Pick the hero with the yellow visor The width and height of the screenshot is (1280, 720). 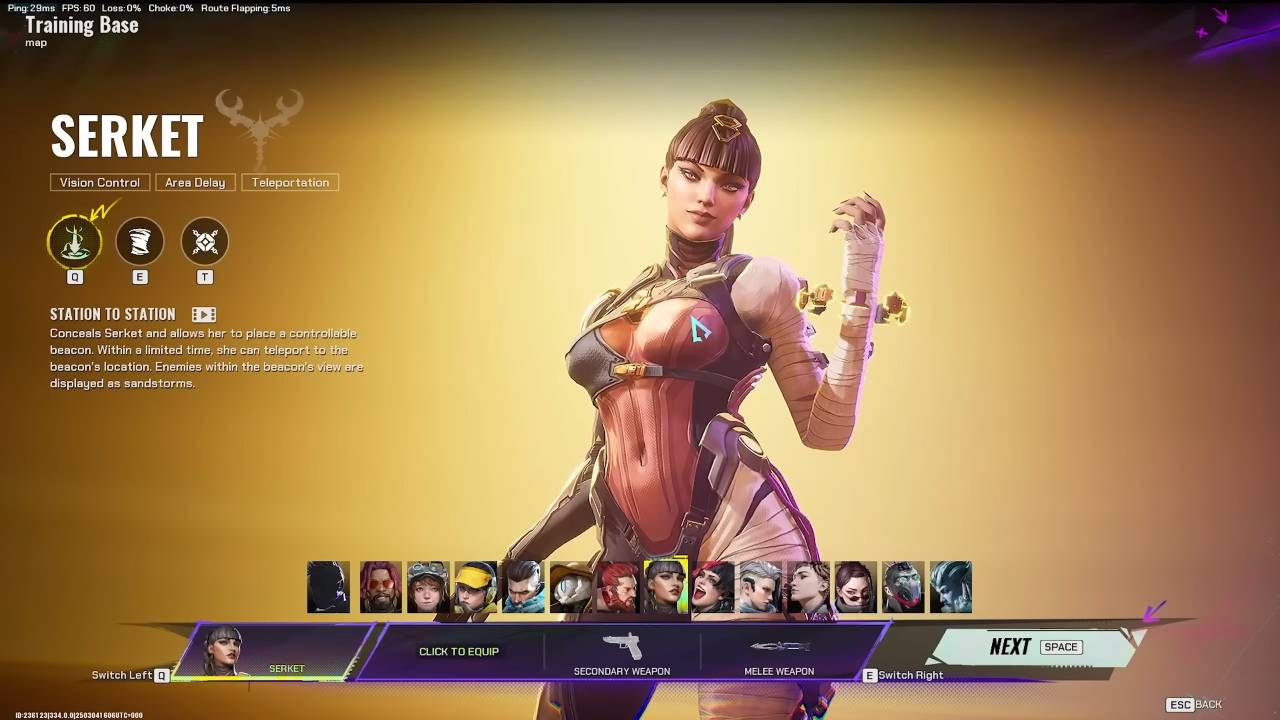(x=476, y=587)
